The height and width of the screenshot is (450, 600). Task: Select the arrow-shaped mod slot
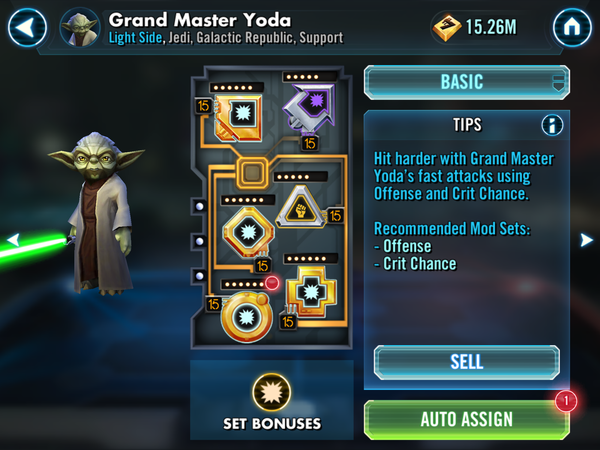307,104
